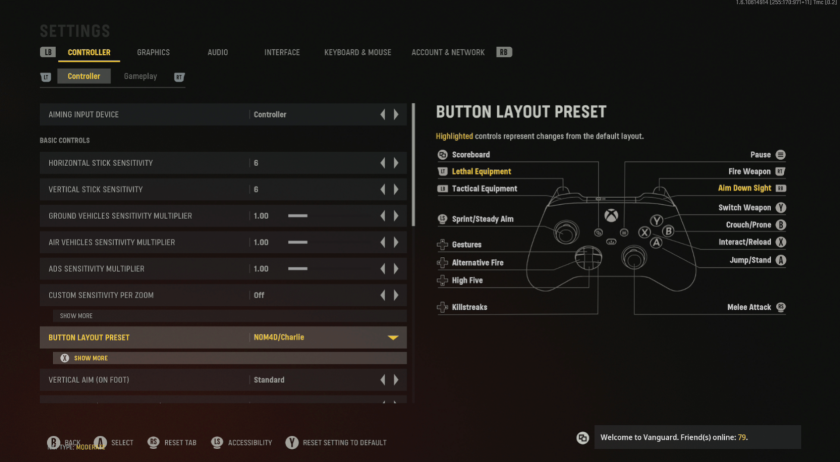Select the Controller sub-tab
The image size is (840, 462).
[84, 76]
